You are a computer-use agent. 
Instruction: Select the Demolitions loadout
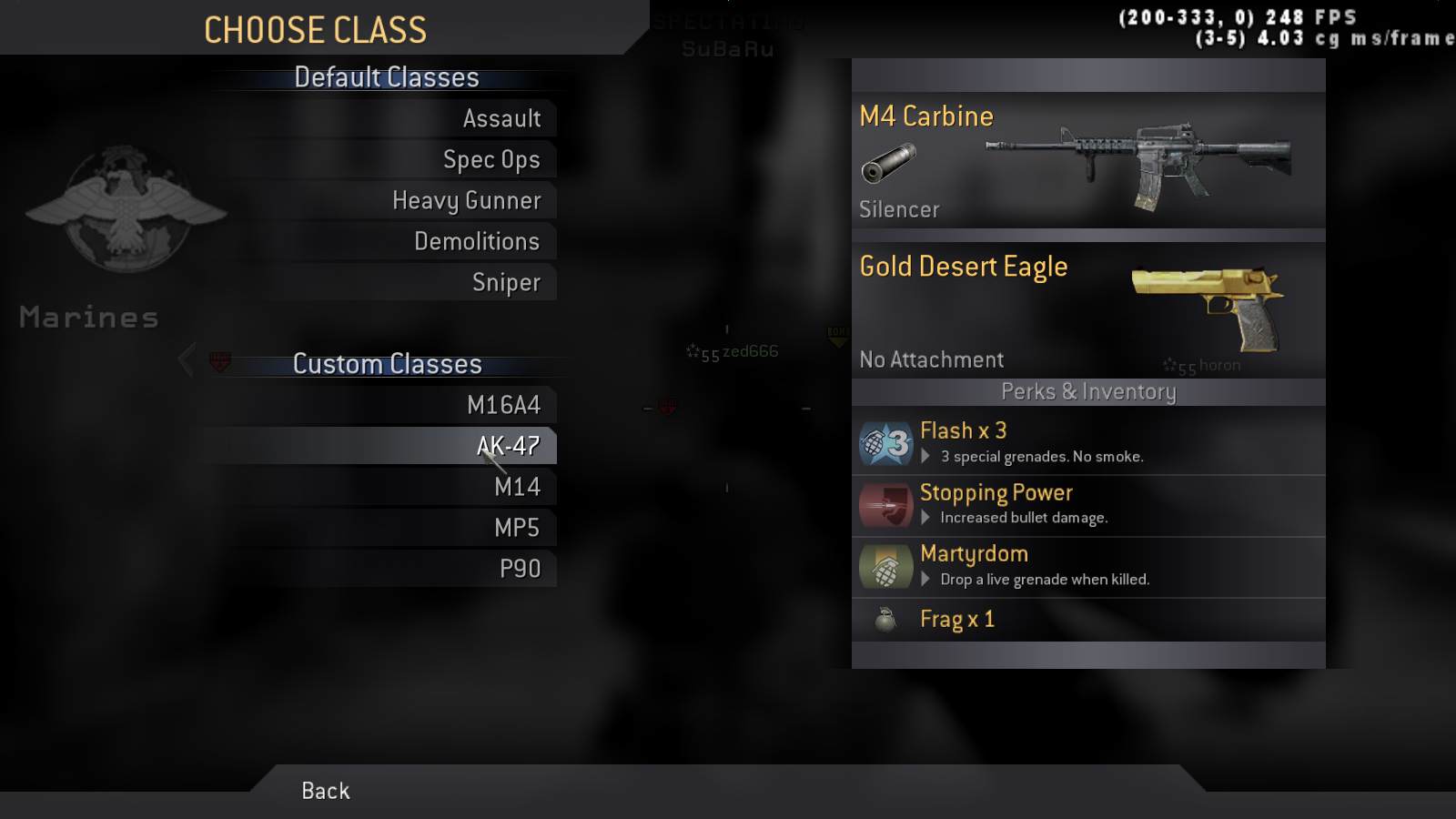point(477,241)
